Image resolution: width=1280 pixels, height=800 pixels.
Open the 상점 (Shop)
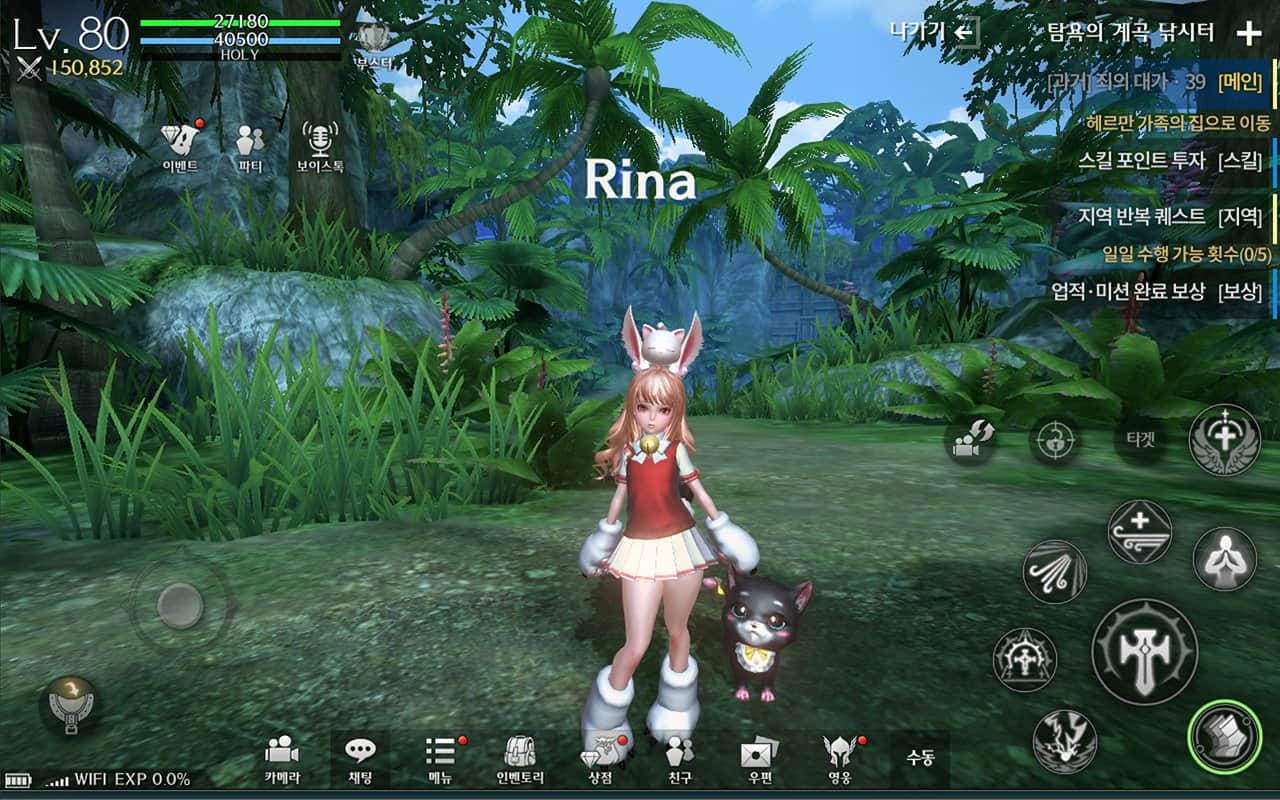[x=600, y=759]
